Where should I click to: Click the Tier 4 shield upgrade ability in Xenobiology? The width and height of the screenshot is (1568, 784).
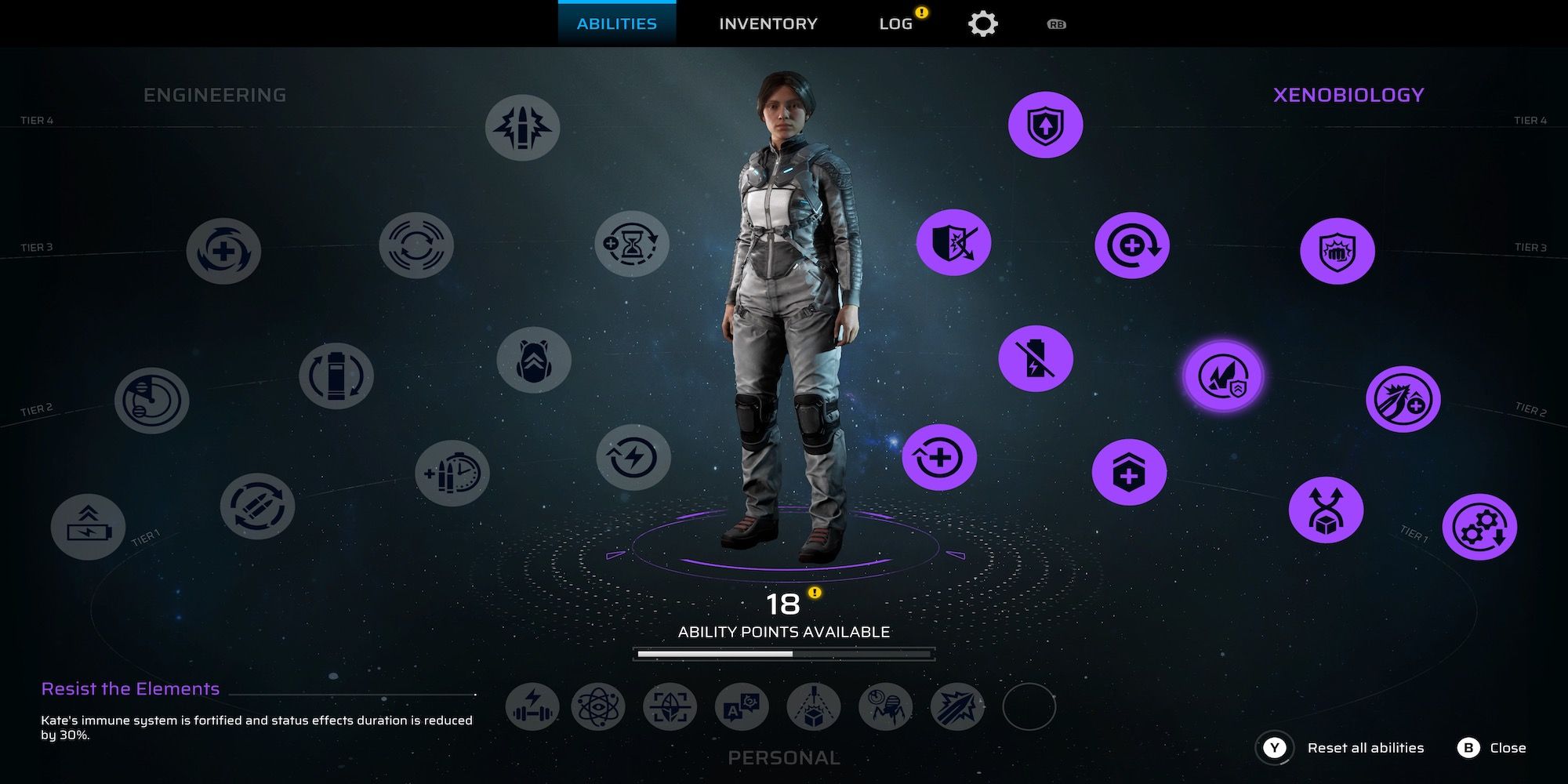[x=1045, y=123]
